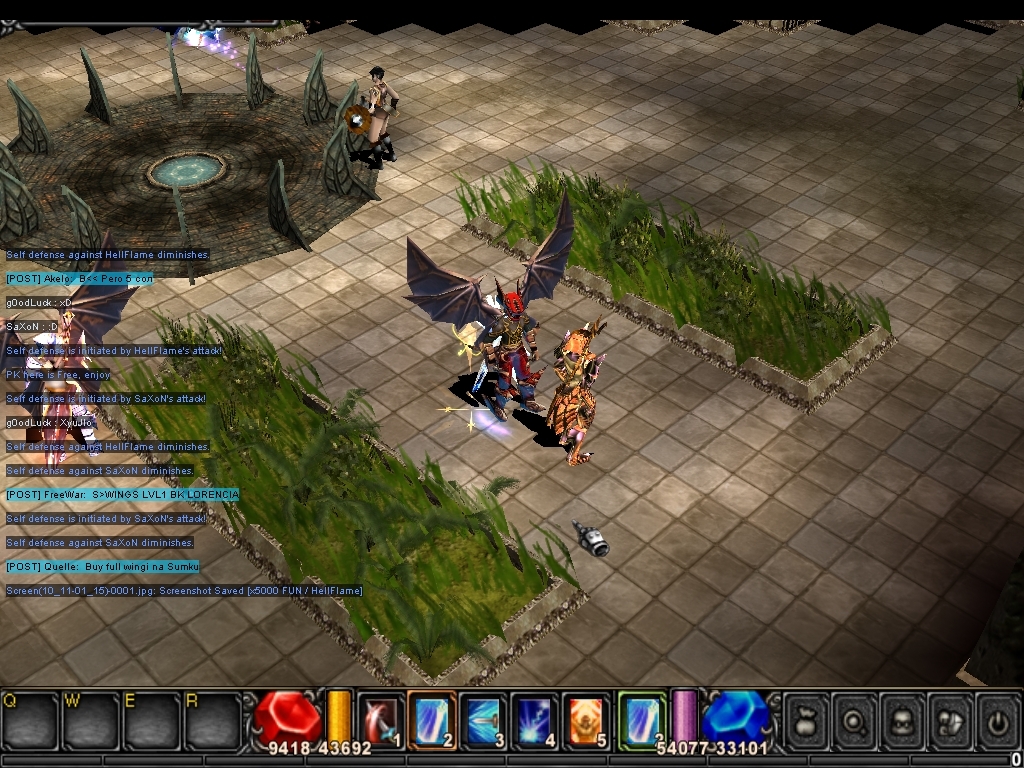Click the magnifying glass menu button
This screenshot has height=768, width=1024.
point(854,719)
